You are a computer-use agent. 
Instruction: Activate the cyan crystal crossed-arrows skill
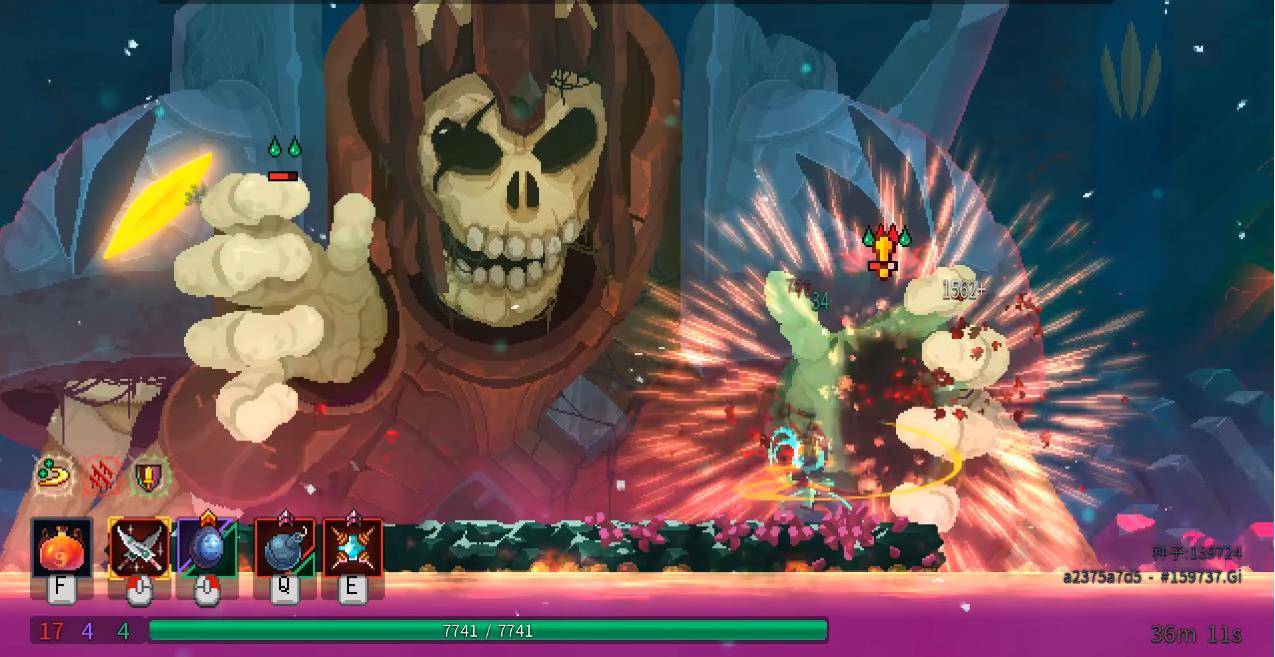point(352,547)
